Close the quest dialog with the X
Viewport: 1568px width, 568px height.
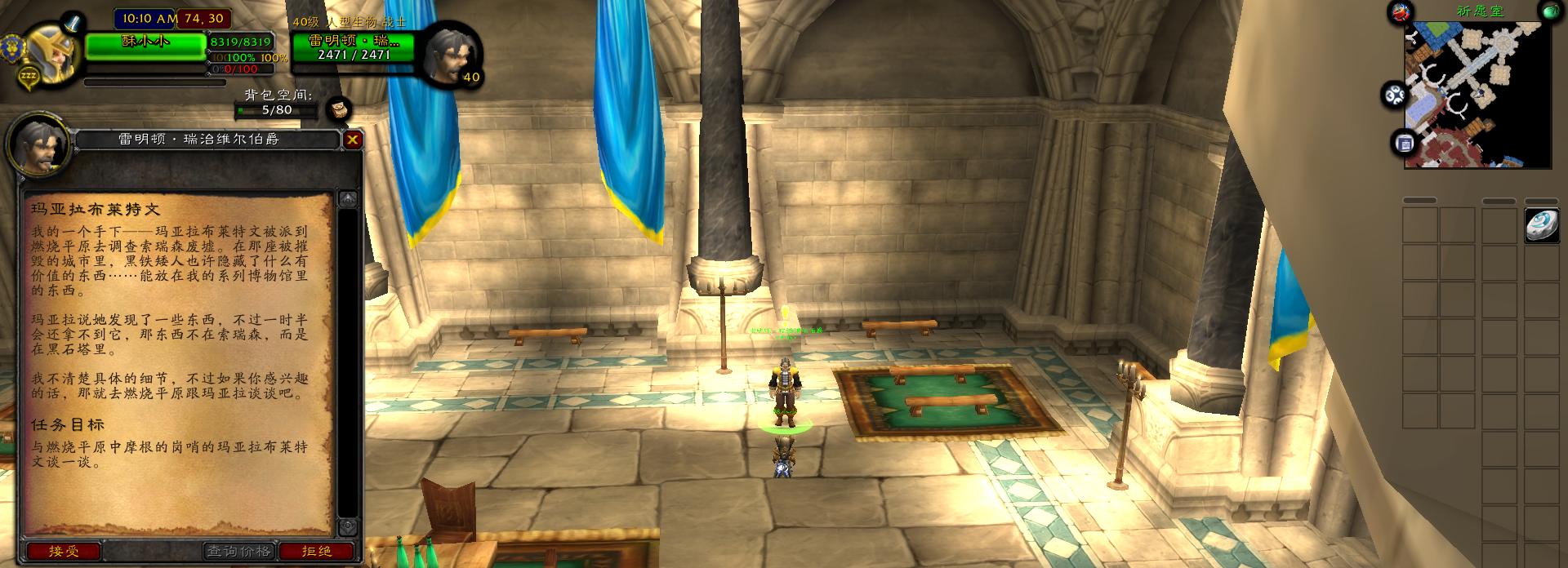coord(352,140)
